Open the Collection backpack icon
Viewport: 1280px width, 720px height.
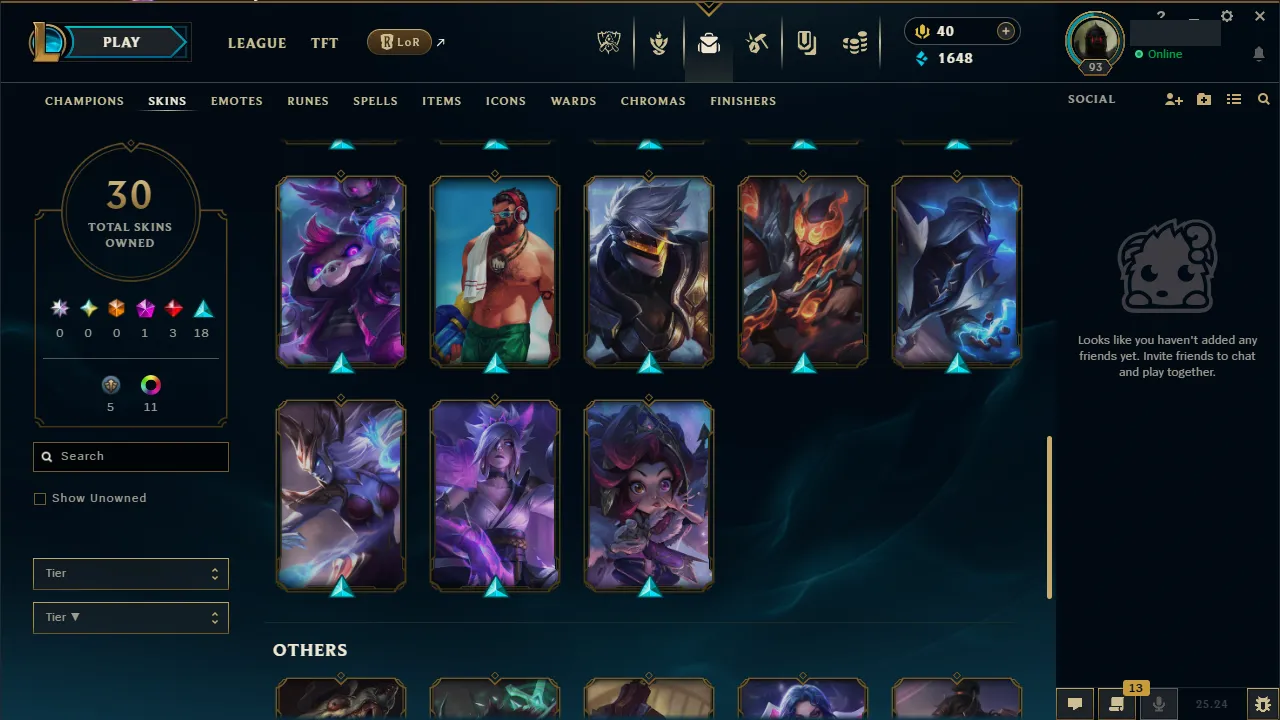tap(709, 42)
